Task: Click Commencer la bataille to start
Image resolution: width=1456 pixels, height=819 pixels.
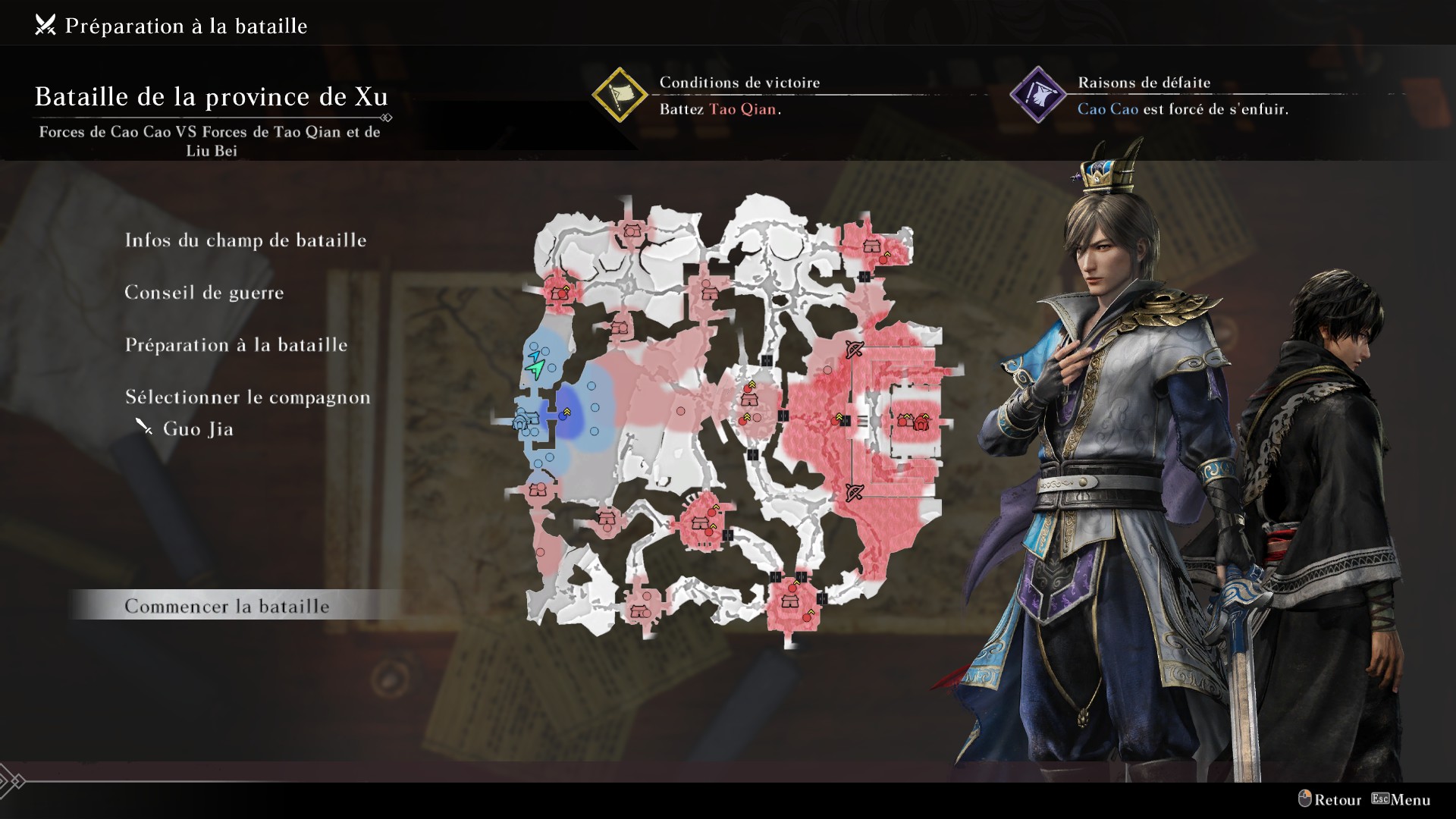Action: (x=227, y=607)
